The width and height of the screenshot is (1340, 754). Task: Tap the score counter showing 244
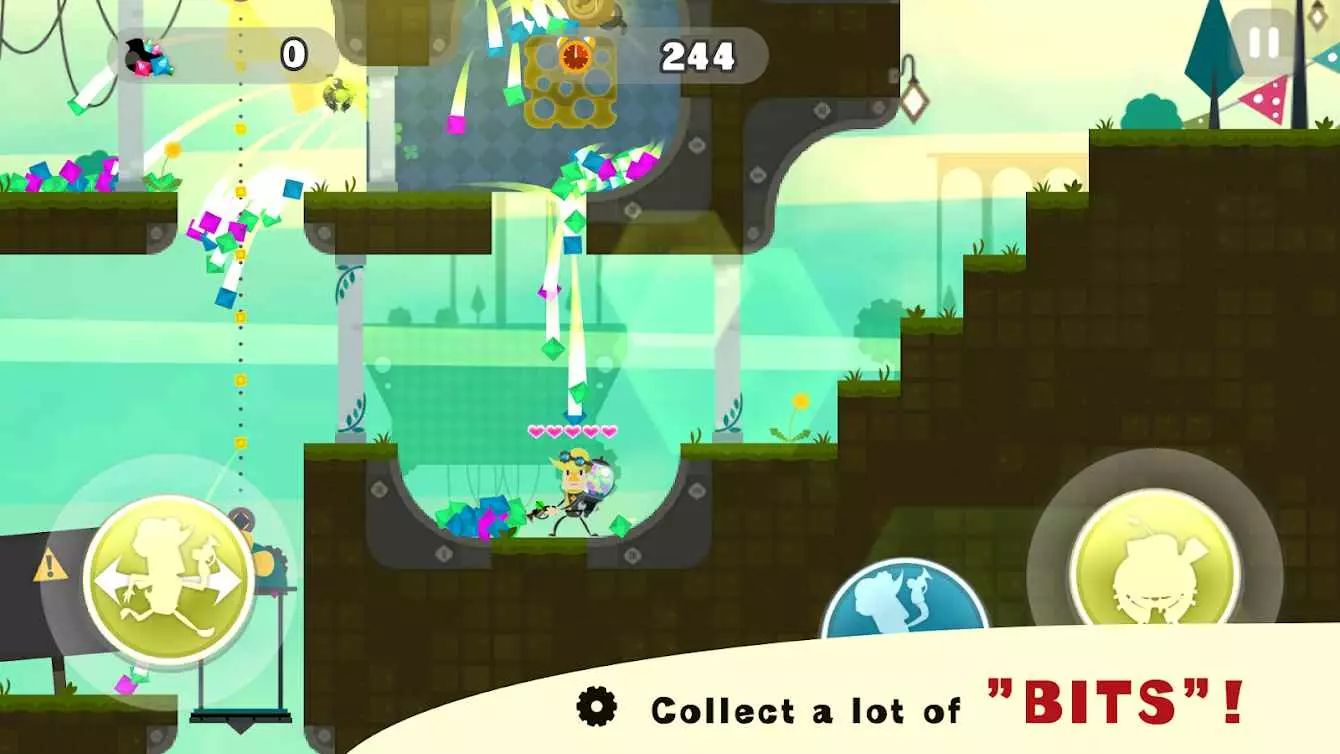point(696,57)
